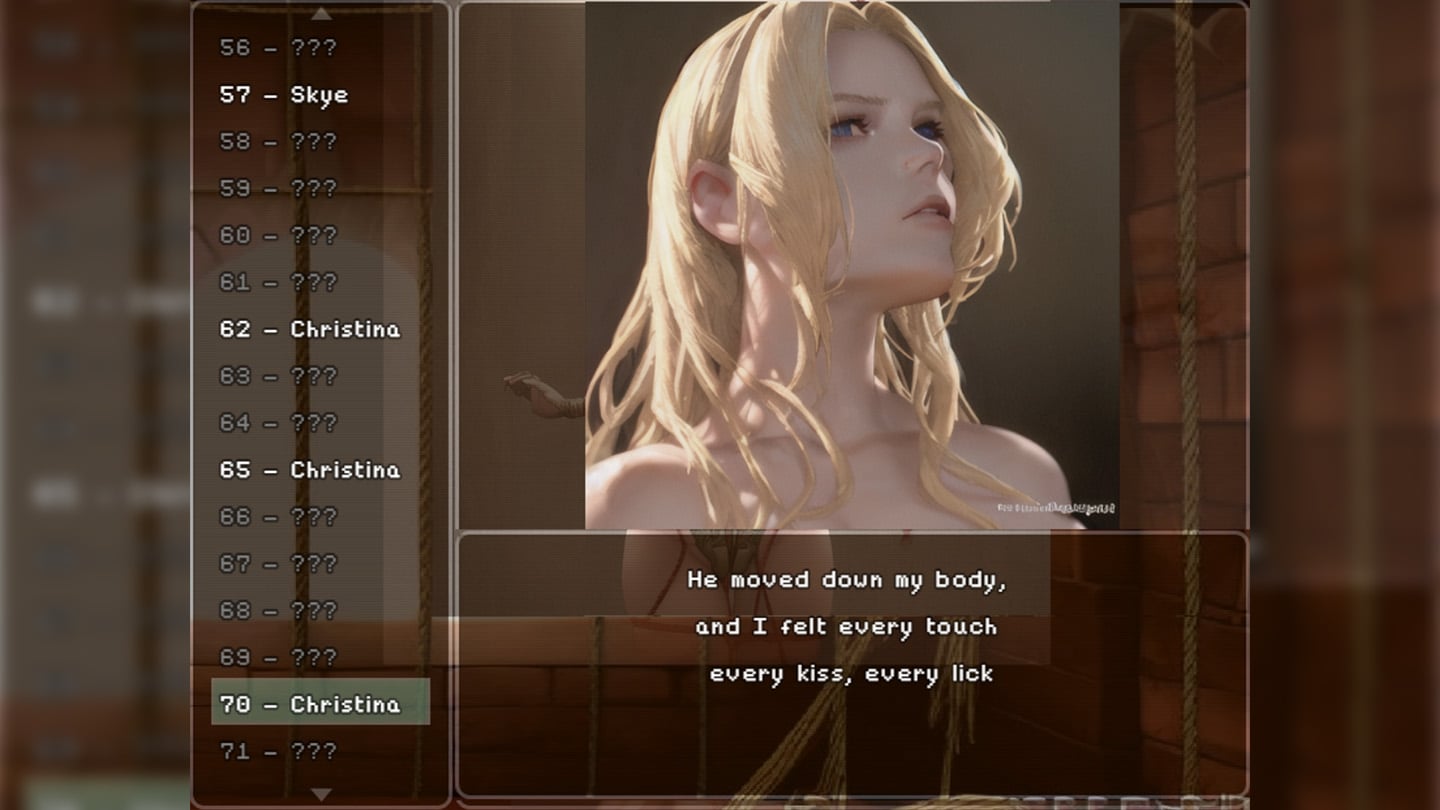Choose entry 65 - Christina
1440x810 pixels.
point(309,470)
